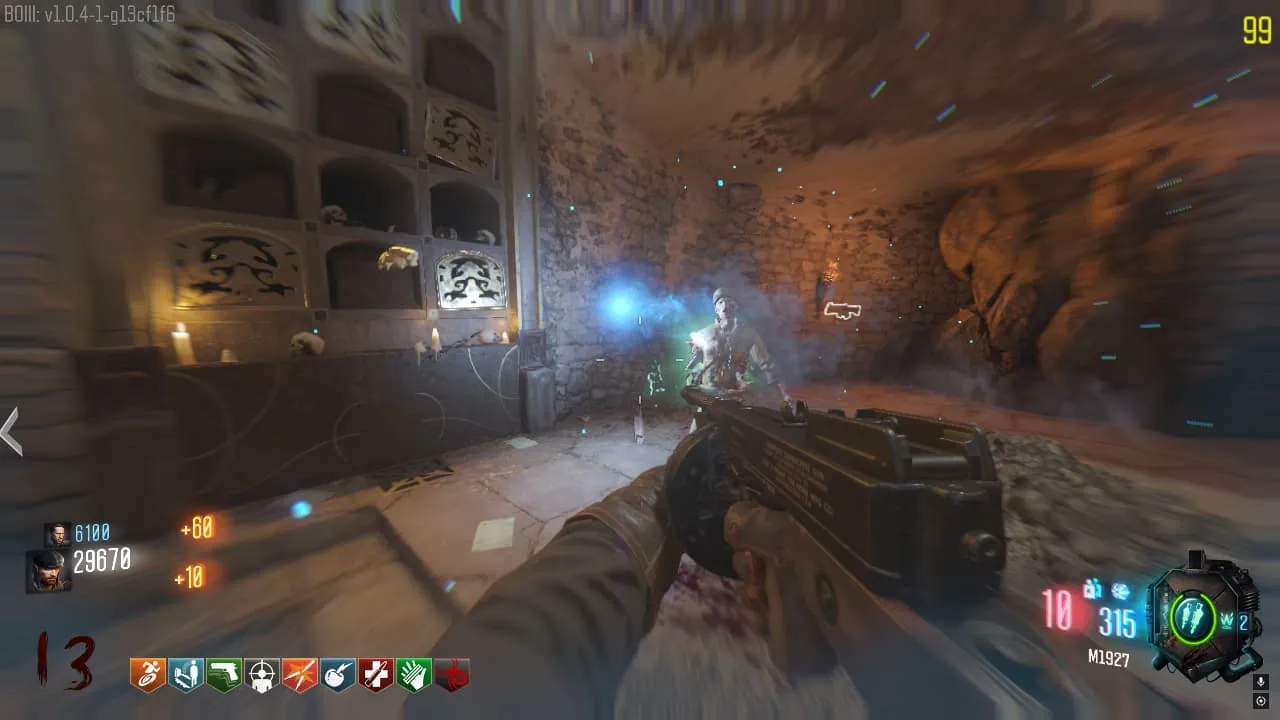
Task: Toggle the microphone overlay button
Action: (x=1262, y=681)
